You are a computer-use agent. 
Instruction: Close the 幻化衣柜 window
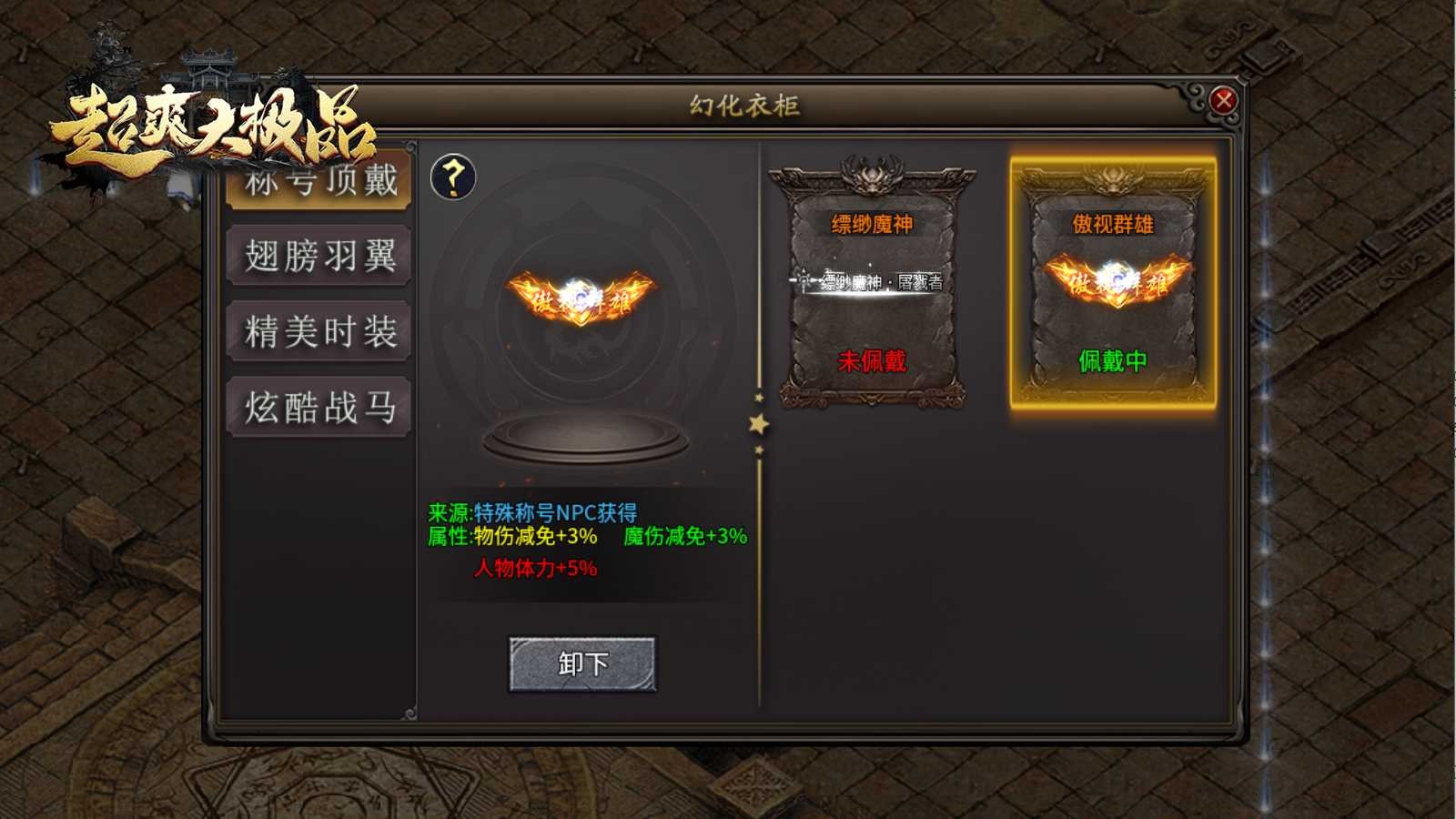click(x=1226, y=100)
